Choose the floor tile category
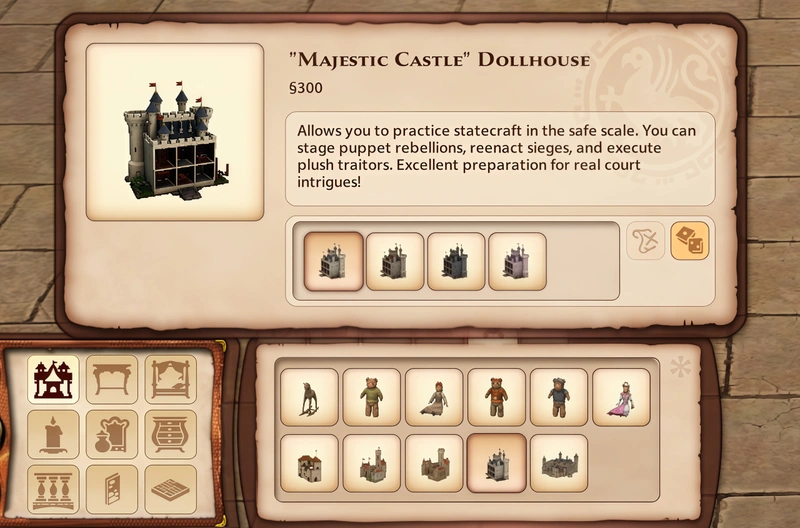The height and width of the screenshot is (528, 800). pos(170,489)
